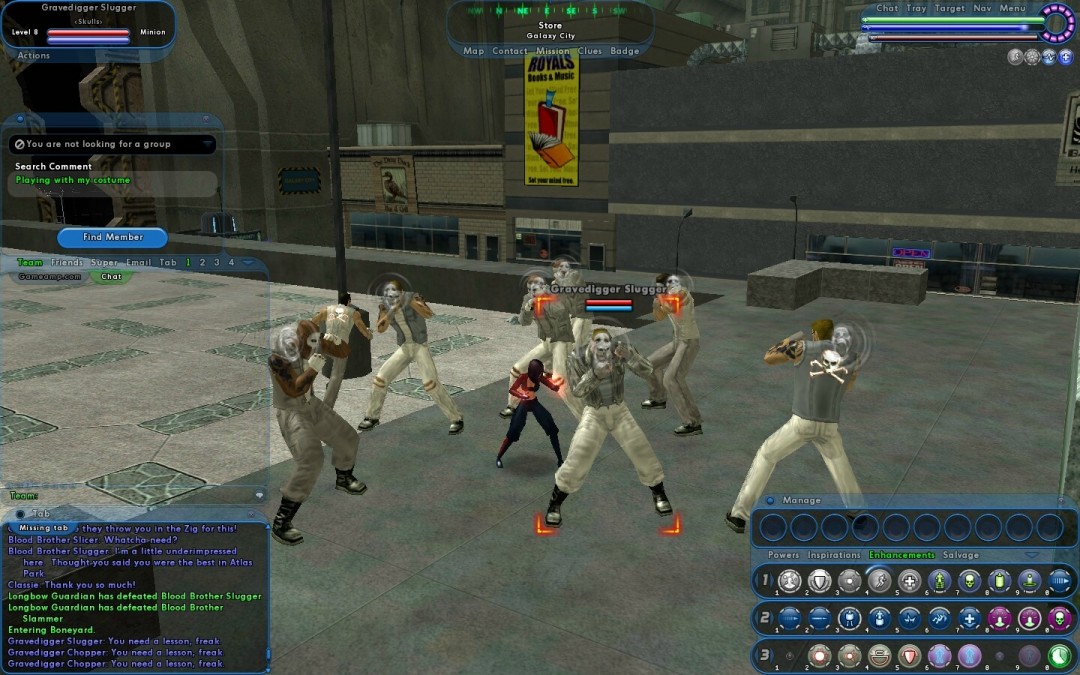
Task: Activate the green clock power in tray 3
Action: [x=1059, y=656]
